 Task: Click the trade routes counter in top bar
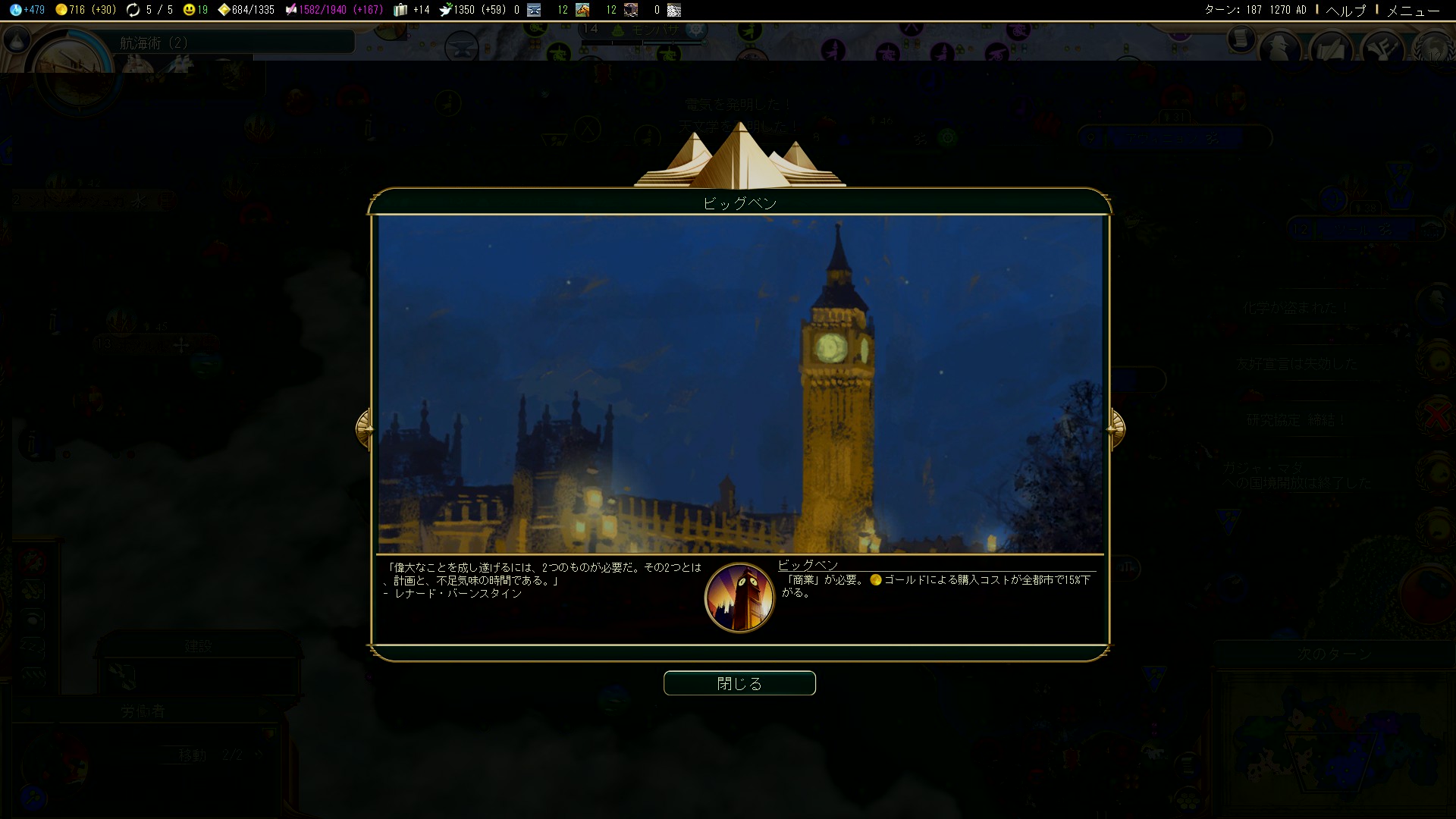pos(149,10)
